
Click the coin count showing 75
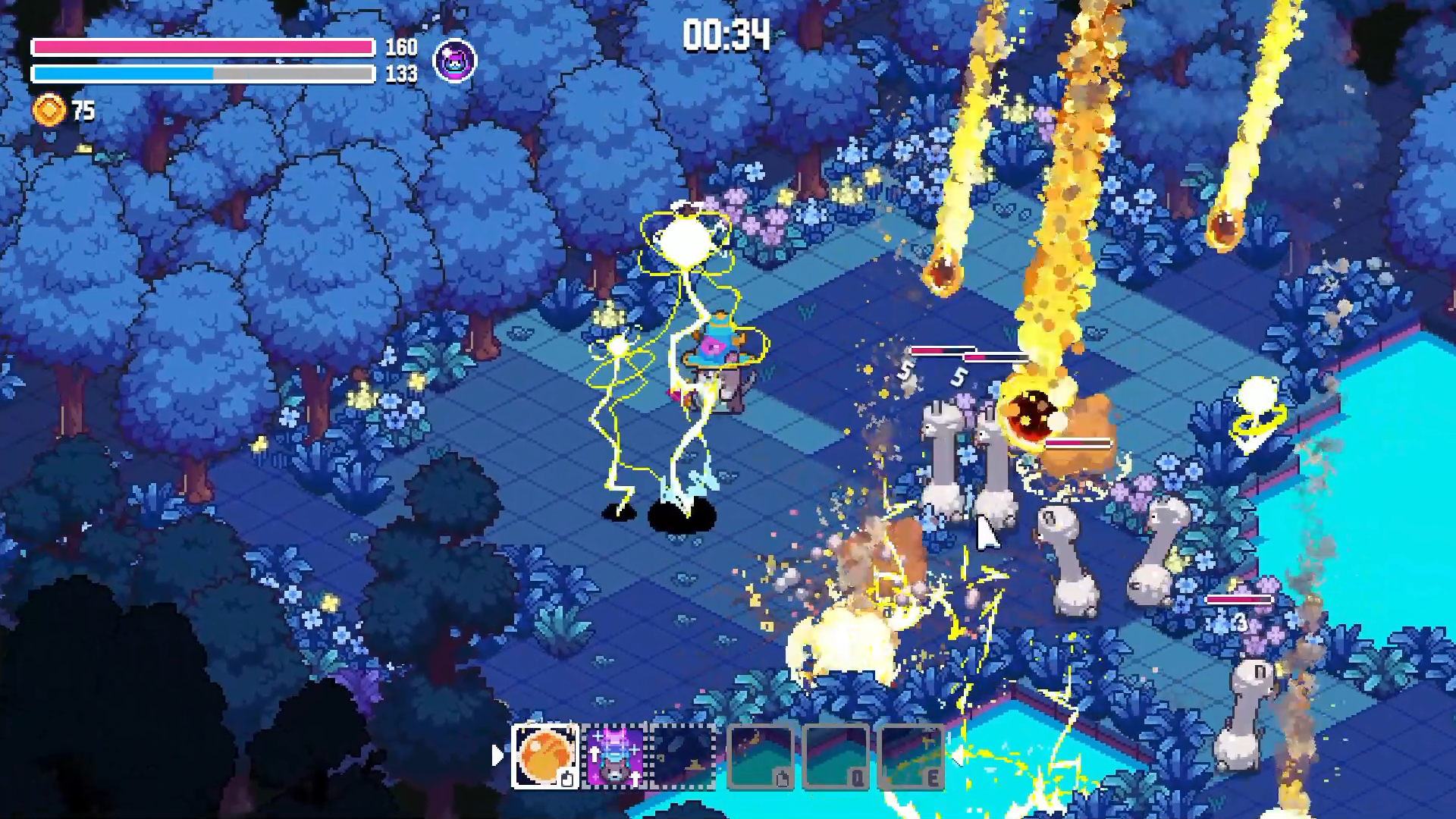click(x=82, y=111)
